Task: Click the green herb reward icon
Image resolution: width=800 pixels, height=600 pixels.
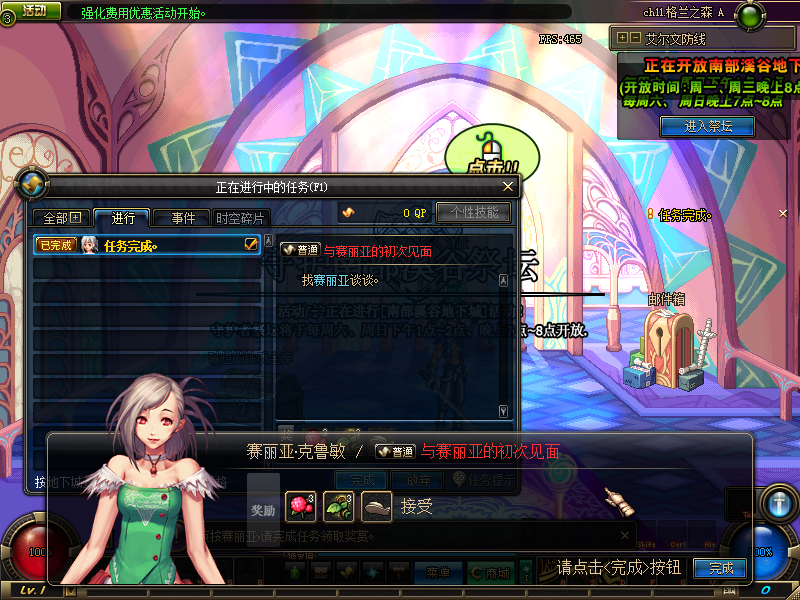Action: click(x=338, y=507)
